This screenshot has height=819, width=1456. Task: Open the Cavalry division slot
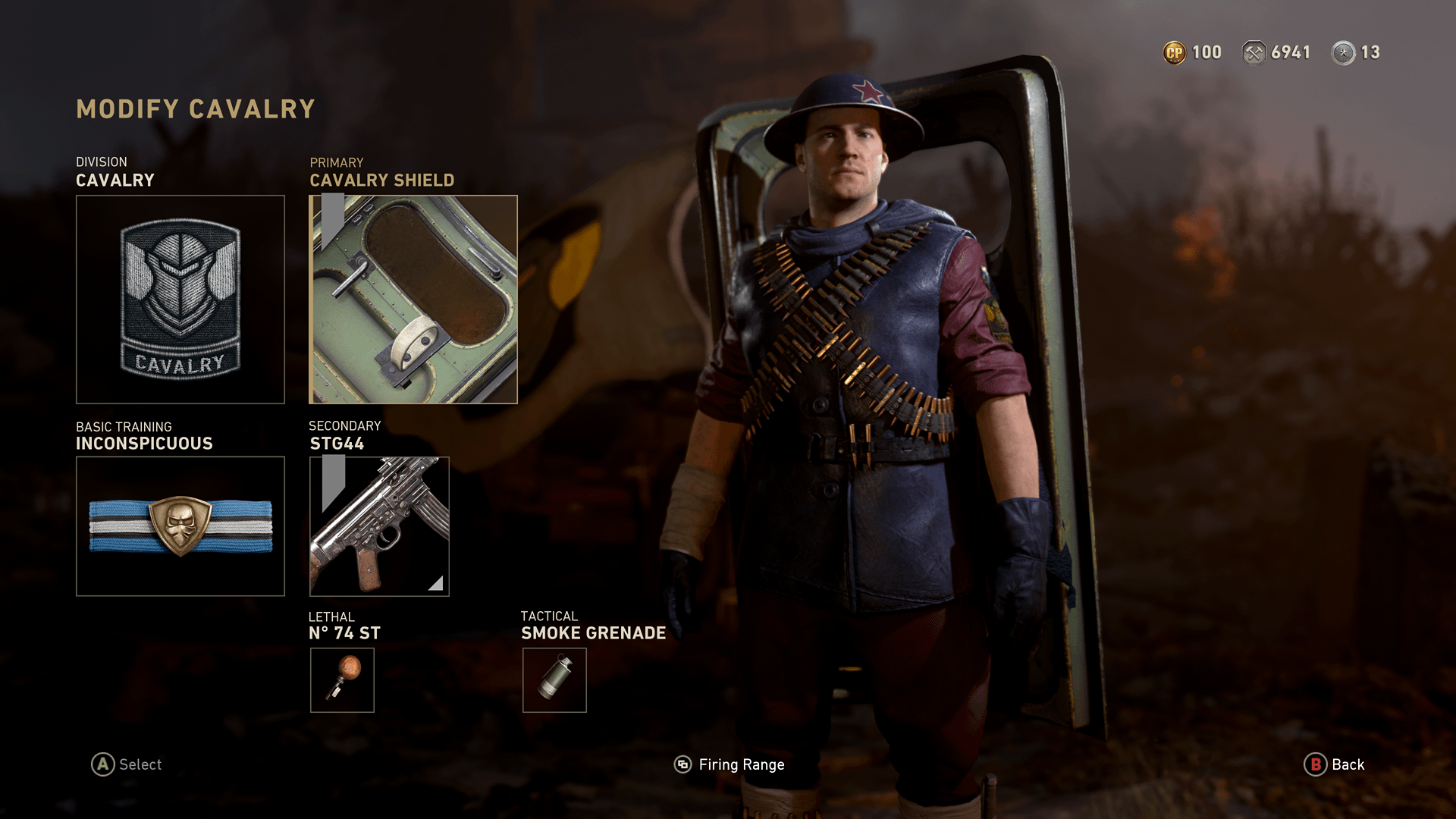[180, 300]
